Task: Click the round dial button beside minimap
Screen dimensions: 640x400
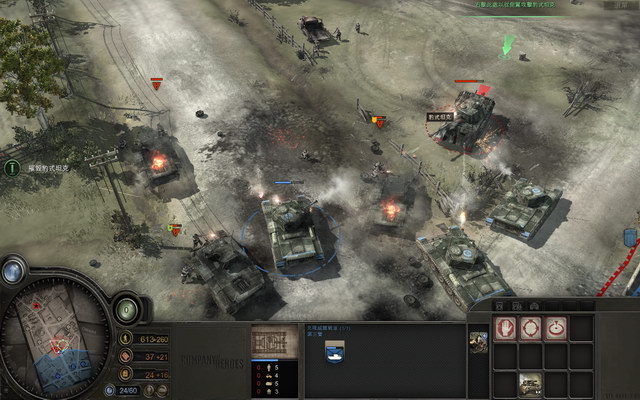Action: point(127,308)
